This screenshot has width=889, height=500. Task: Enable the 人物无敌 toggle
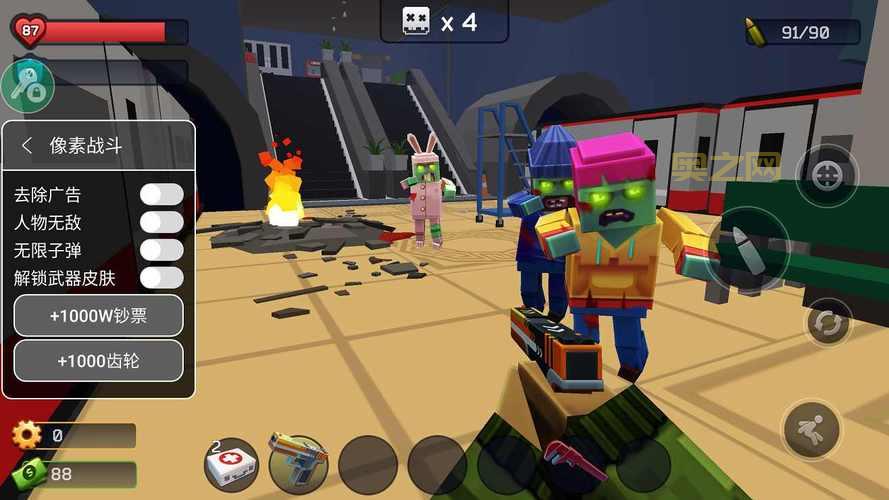click(x=161, y=222)
